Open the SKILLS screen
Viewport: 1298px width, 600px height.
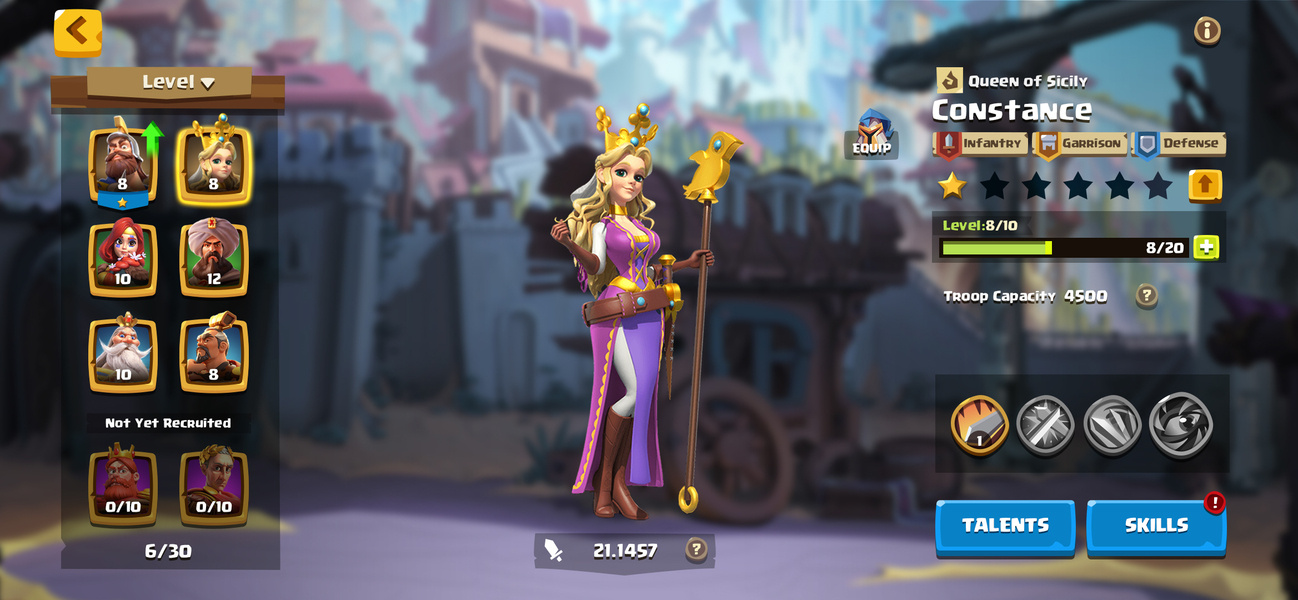click(1156, 526)
